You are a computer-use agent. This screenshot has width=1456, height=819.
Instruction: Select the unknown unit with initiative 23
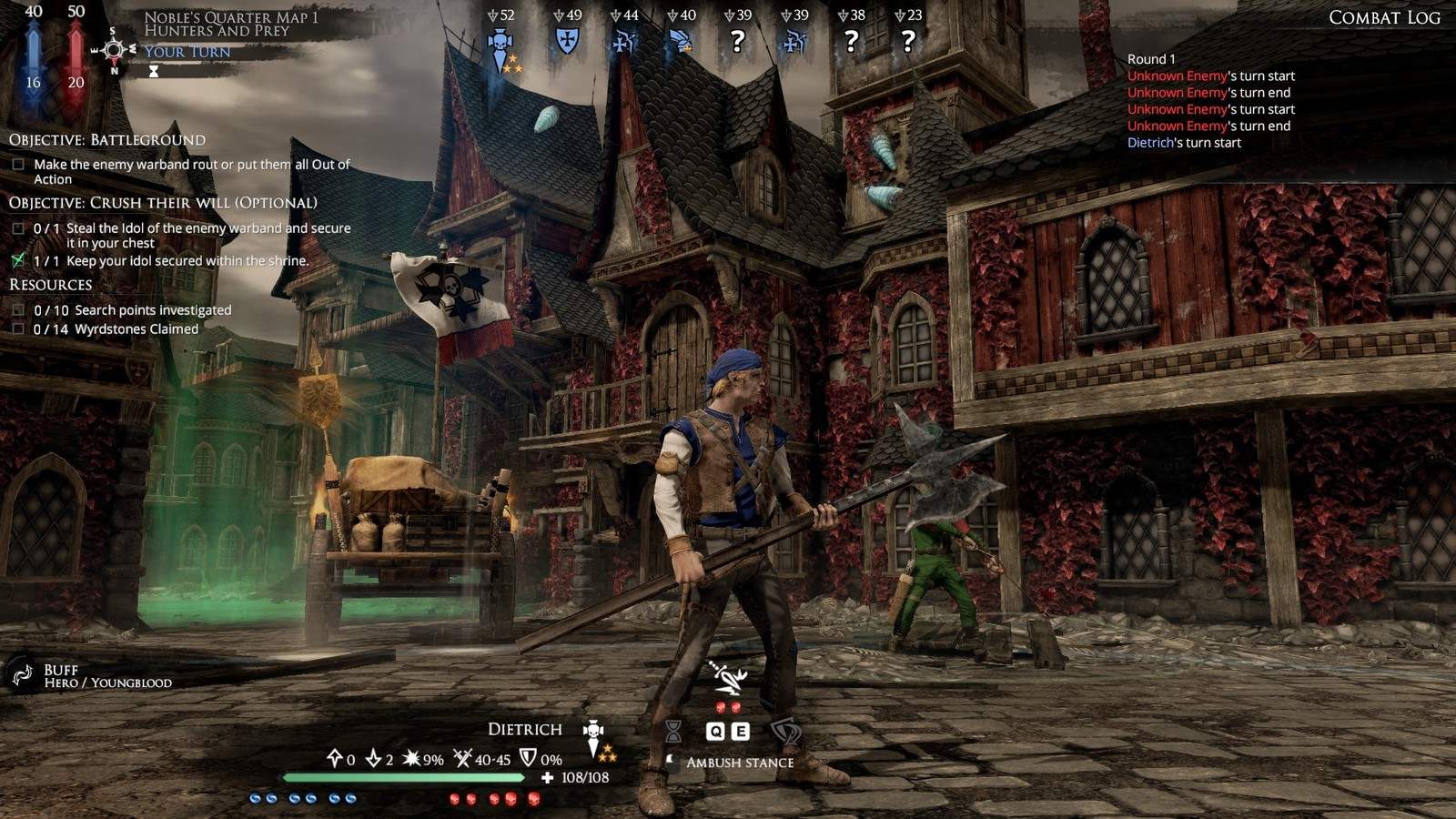(907, 41)
